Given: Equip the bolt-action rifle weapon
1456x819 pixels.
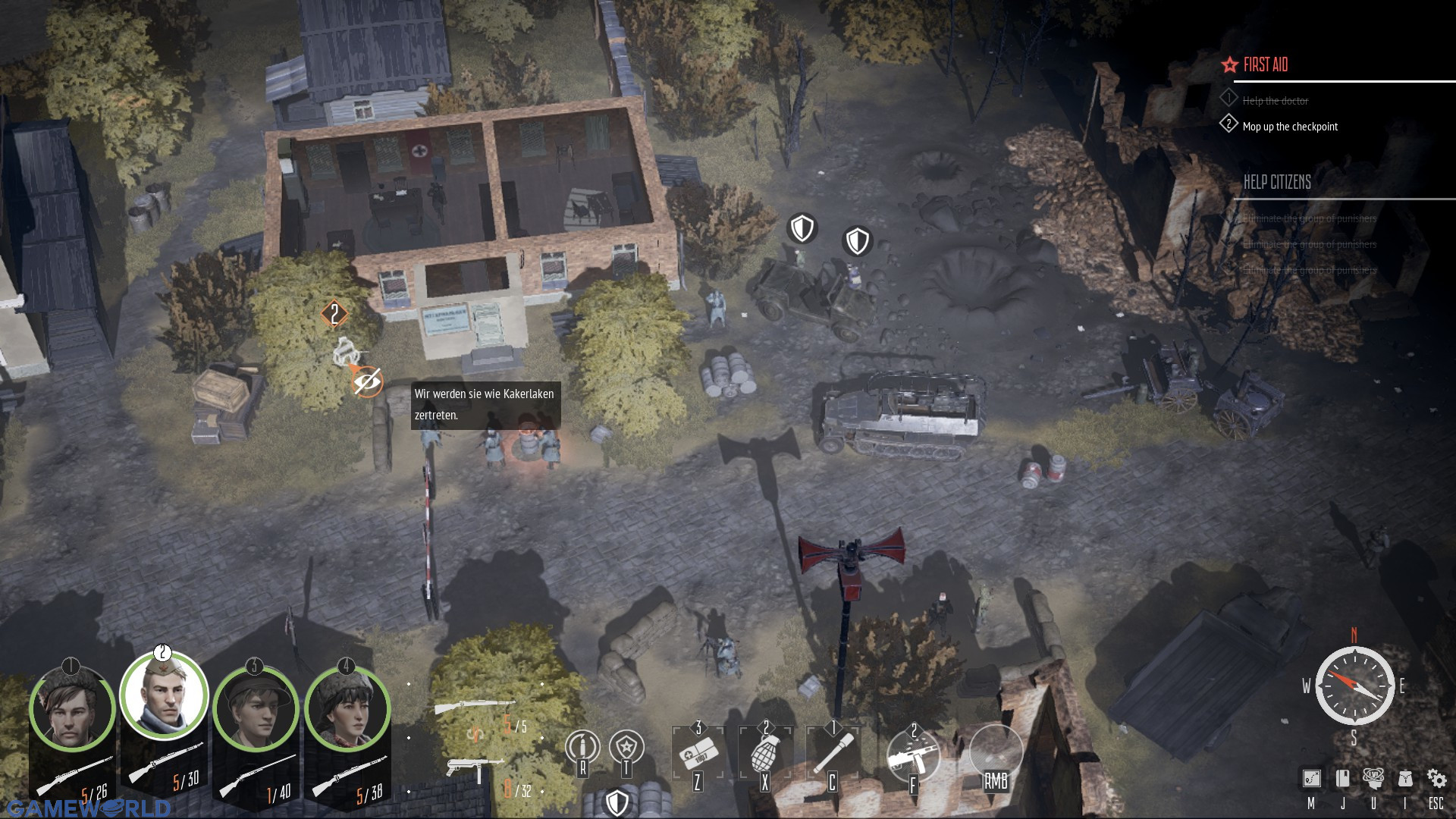Looking at the screenshot, I should [472, 708].
